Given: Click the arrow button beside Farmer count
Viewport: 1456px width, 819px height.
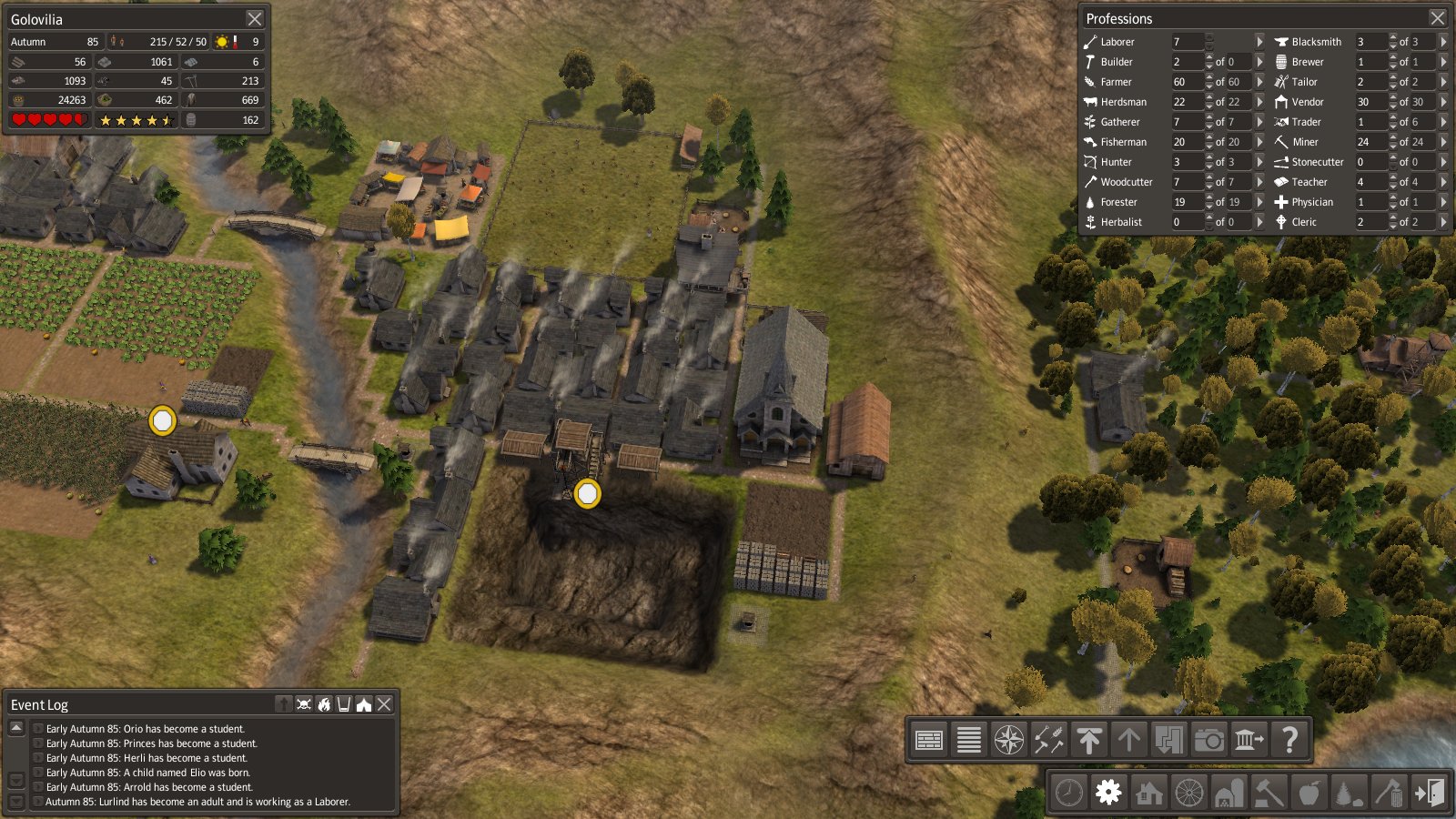Looking at the screenshot, I should 1259,82.
